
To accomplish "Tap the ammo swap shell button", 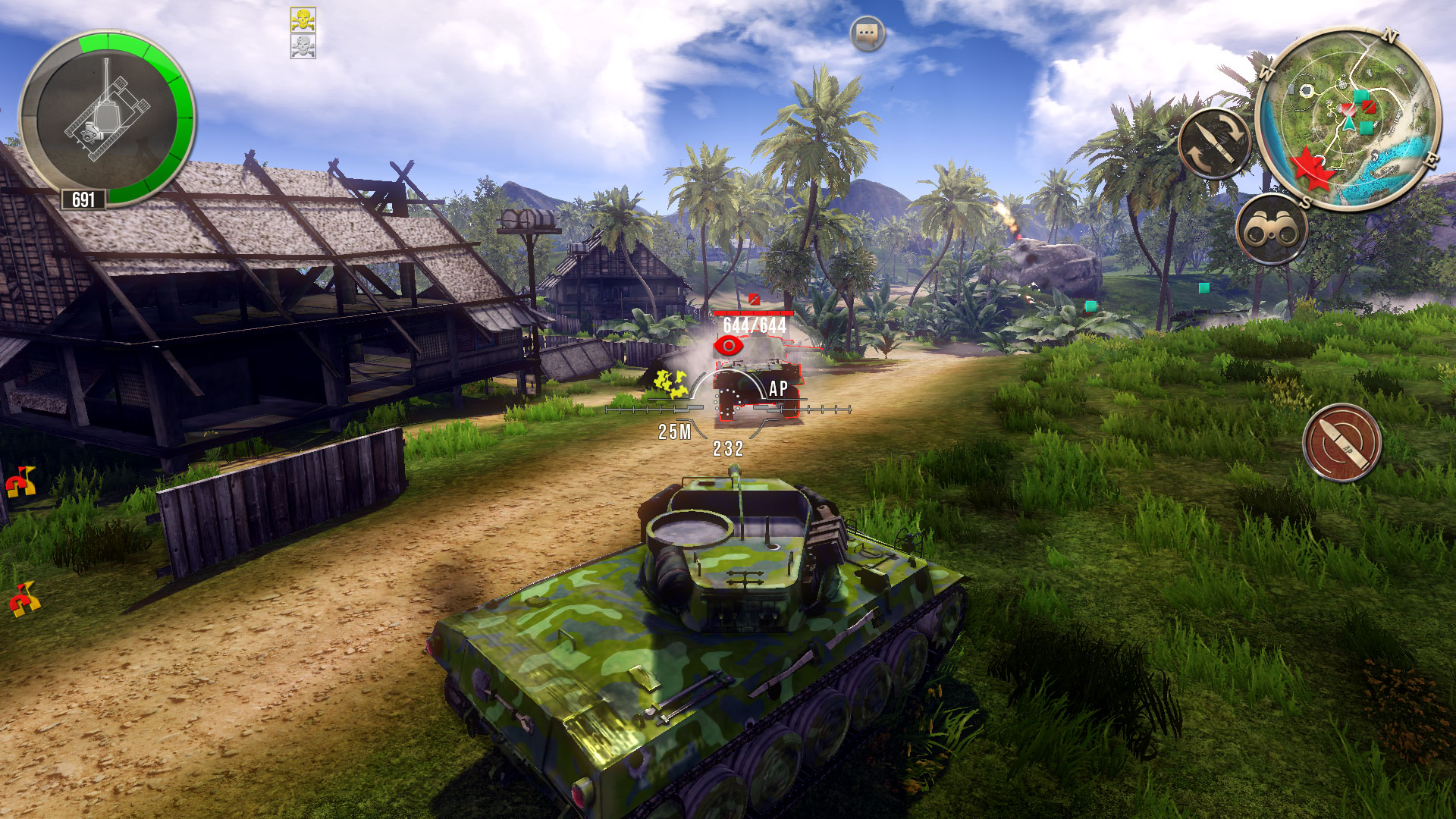I will (1216, 144).
